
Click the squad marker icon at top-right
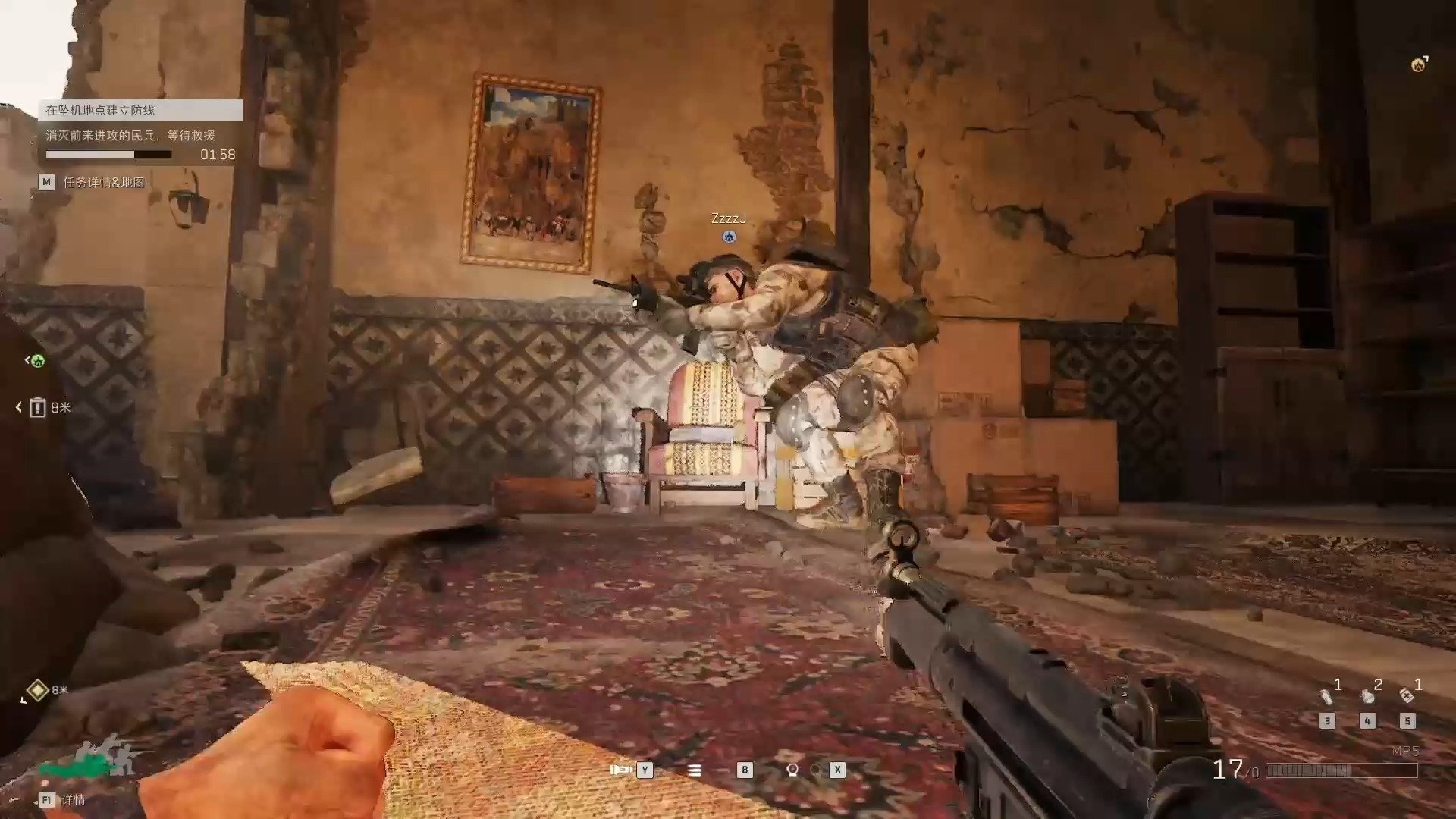coord(1419,65)
